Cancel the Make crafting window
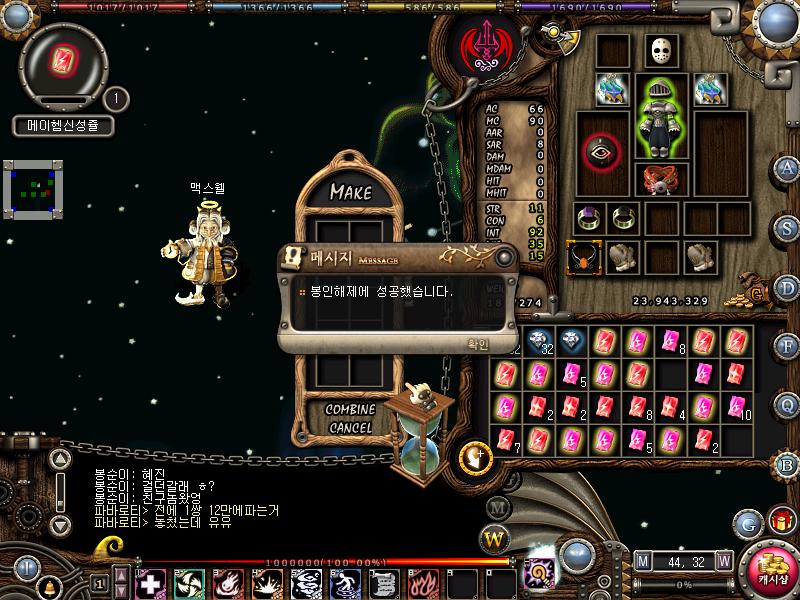Viewport: 800px width, 600px height. [x=350, y=428]
